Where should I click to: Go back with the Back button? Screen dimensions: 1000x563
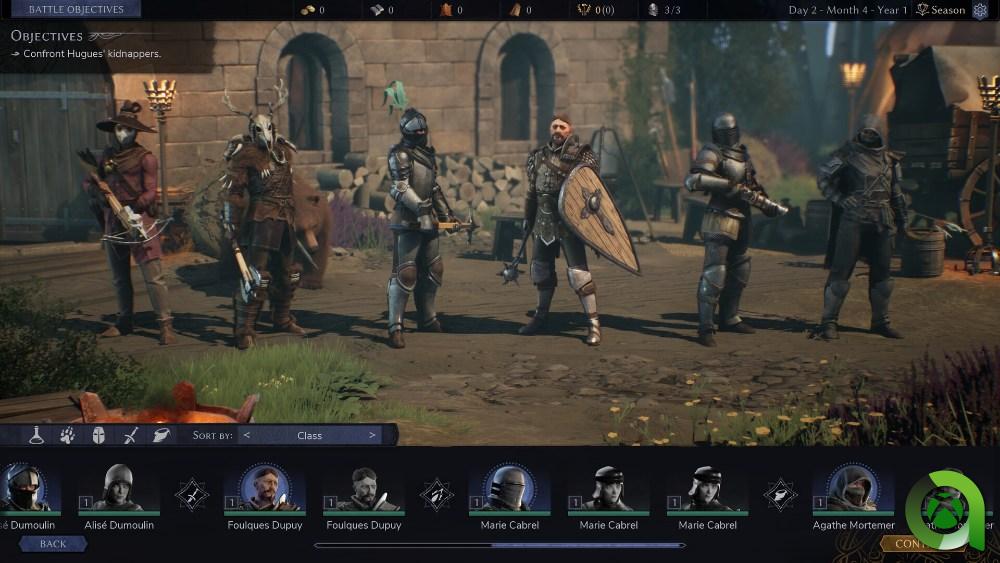click(x=53, y=544)
